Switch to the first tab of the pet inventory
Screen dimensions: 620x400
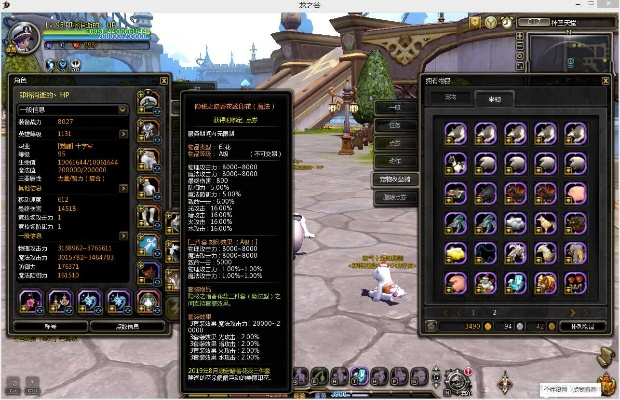tap(450, 98)
